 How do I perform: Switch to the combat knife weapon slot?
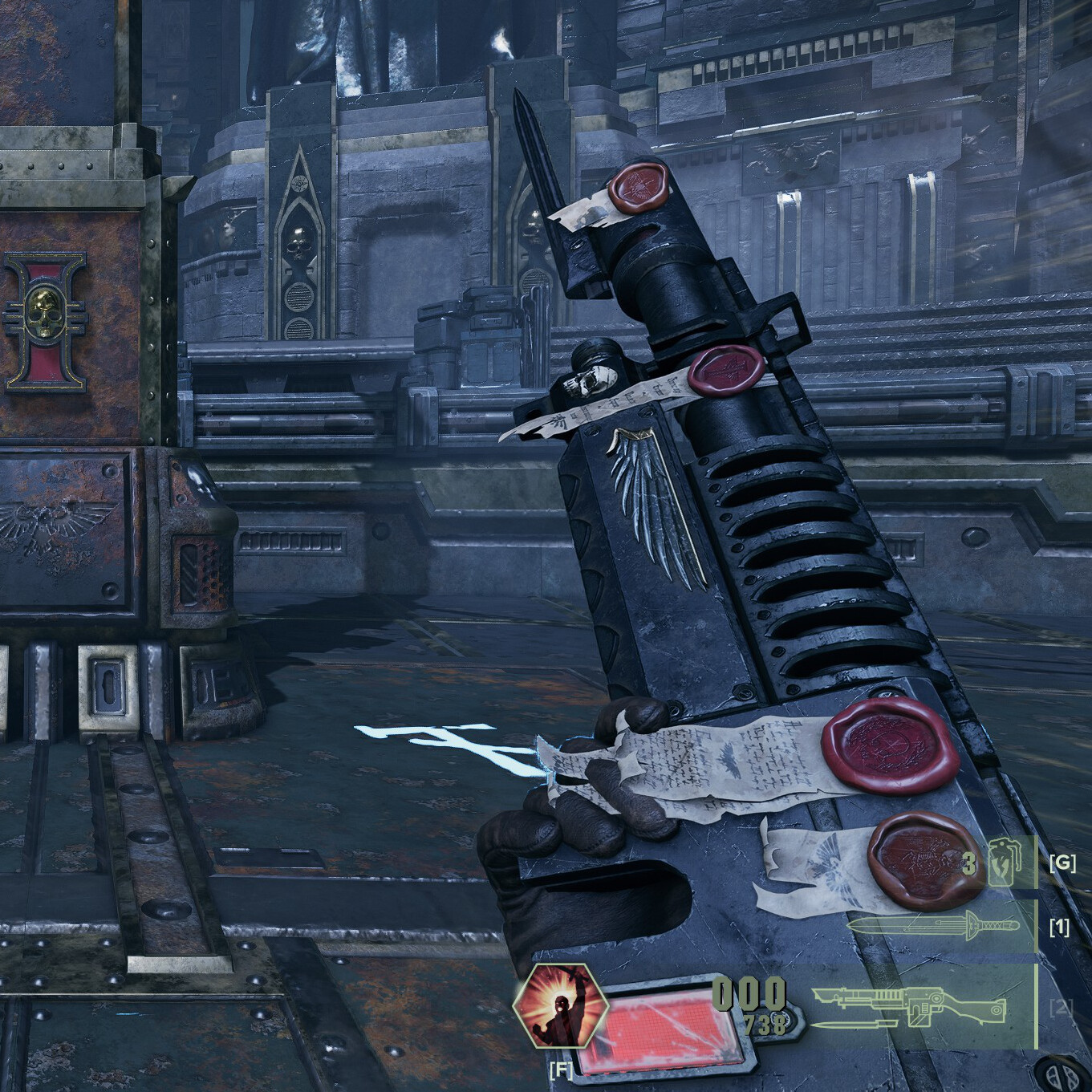933,926
